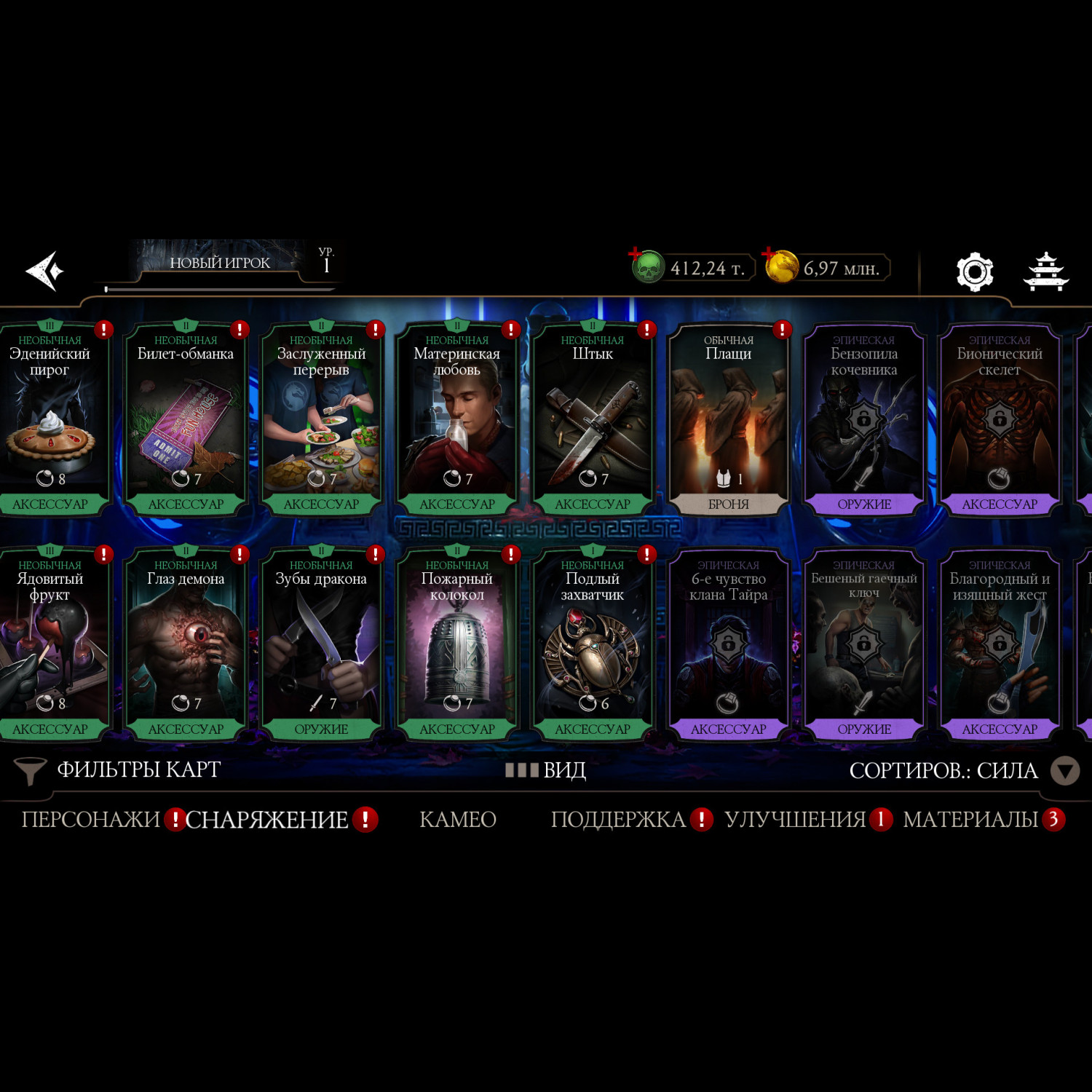
Task: Toggle the Вид view mode
Action: 546,770
